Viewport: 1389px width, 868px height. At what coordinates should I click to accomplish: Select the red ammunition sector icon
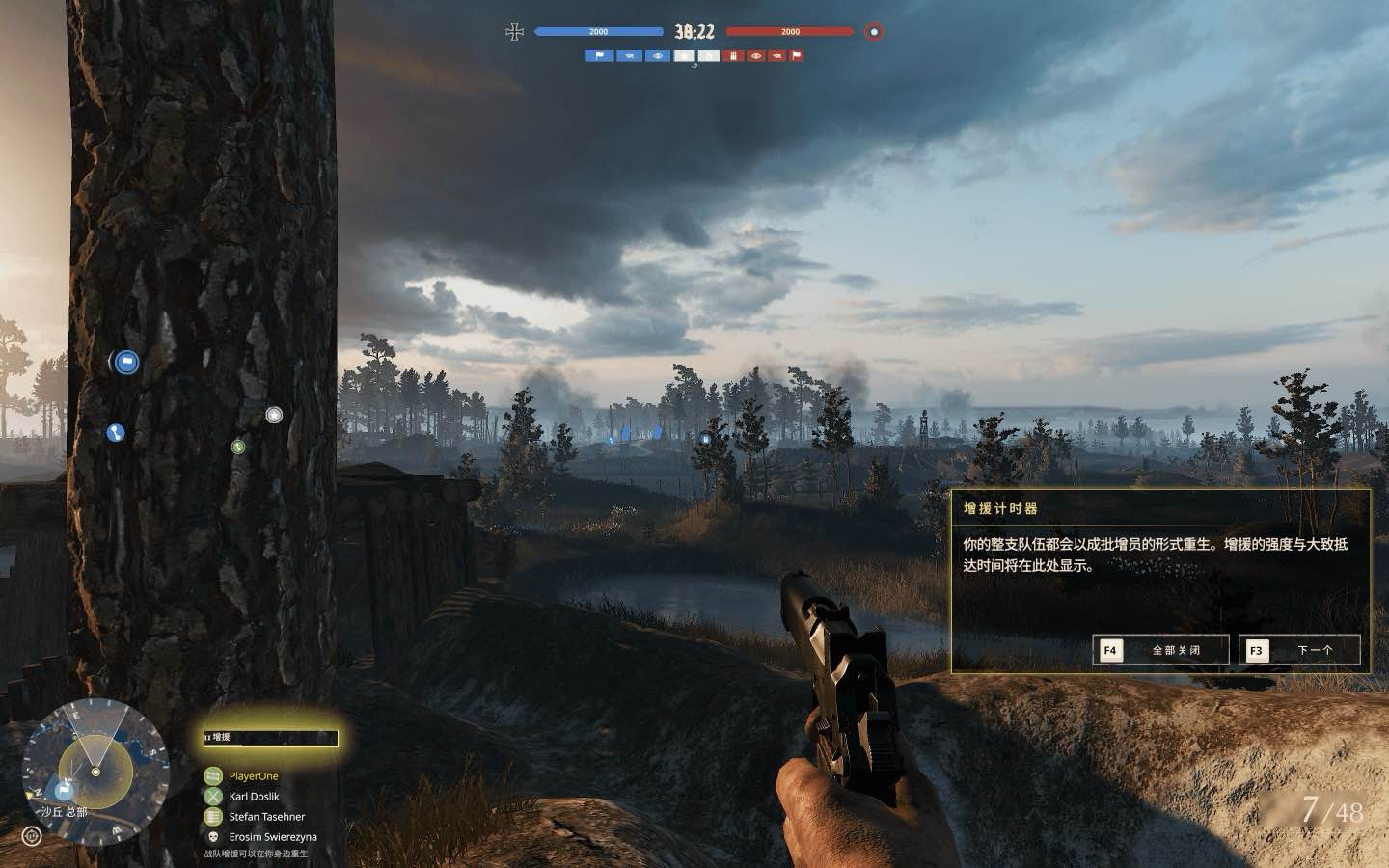click(734, 56)
